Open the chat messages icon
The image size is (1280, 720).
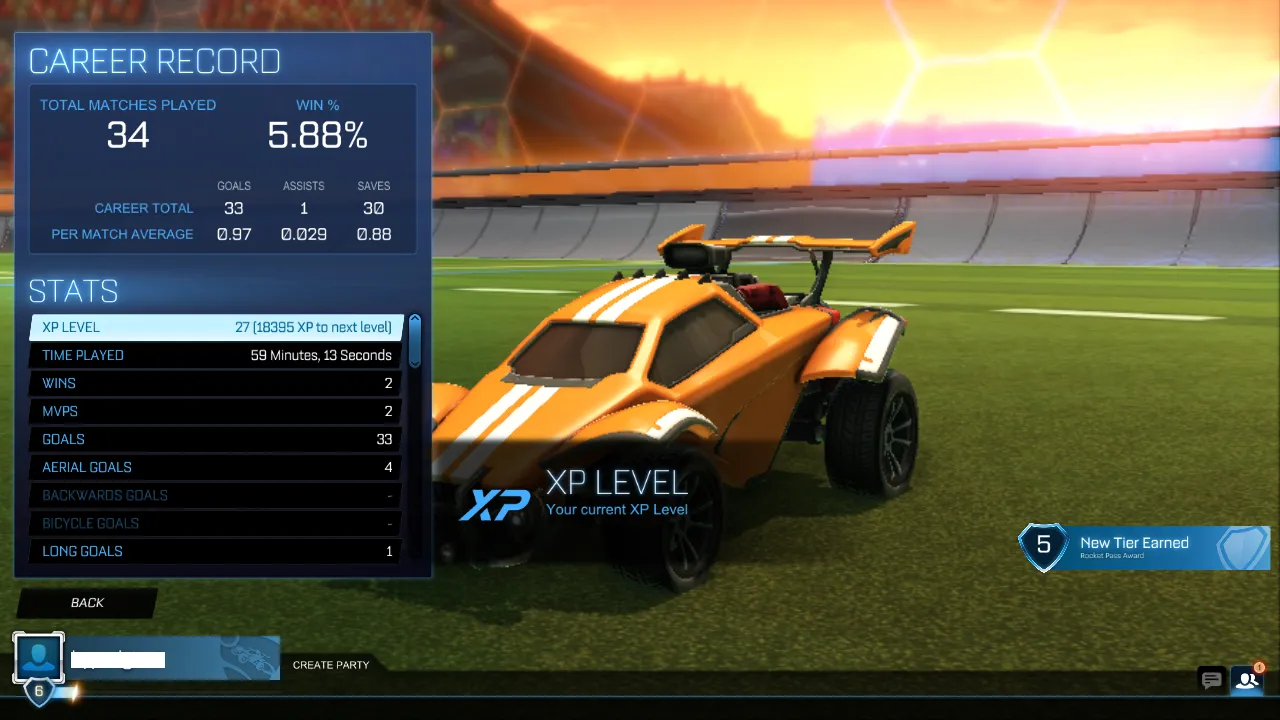coord(1211,680)
